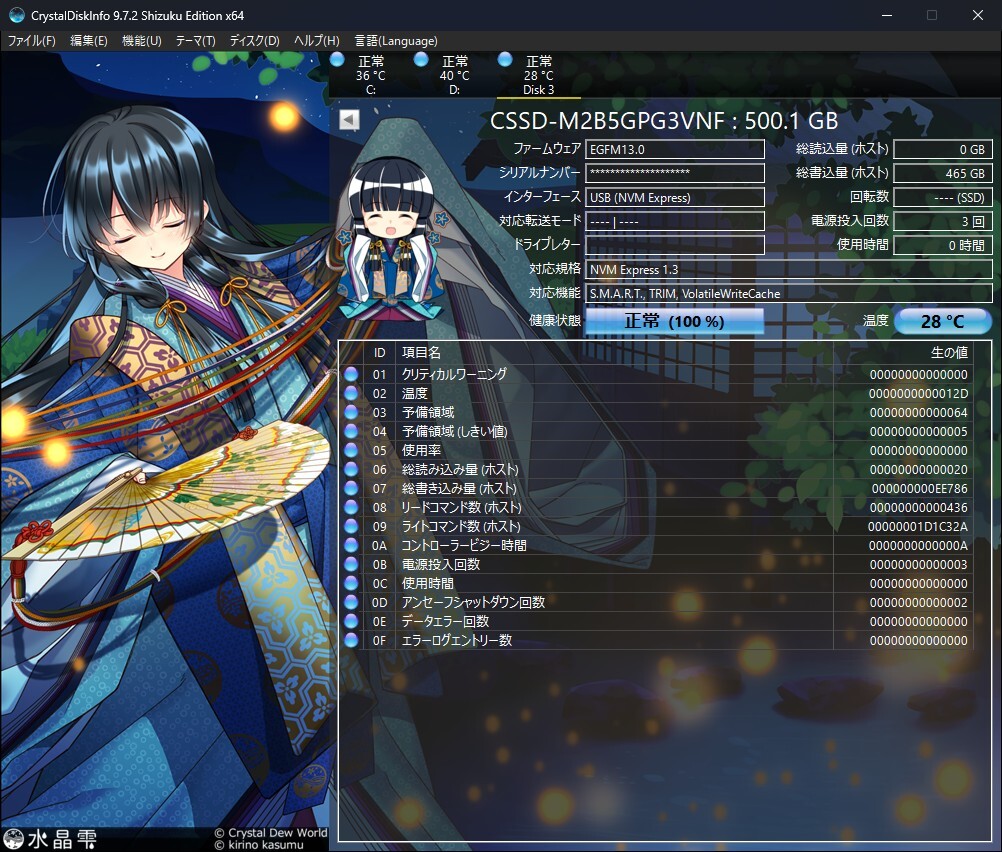The height and width of the screenshot is (852, 1002).
Task: Click the 健康状態 正常 (100 %) status button
Action: click(674, 321)
